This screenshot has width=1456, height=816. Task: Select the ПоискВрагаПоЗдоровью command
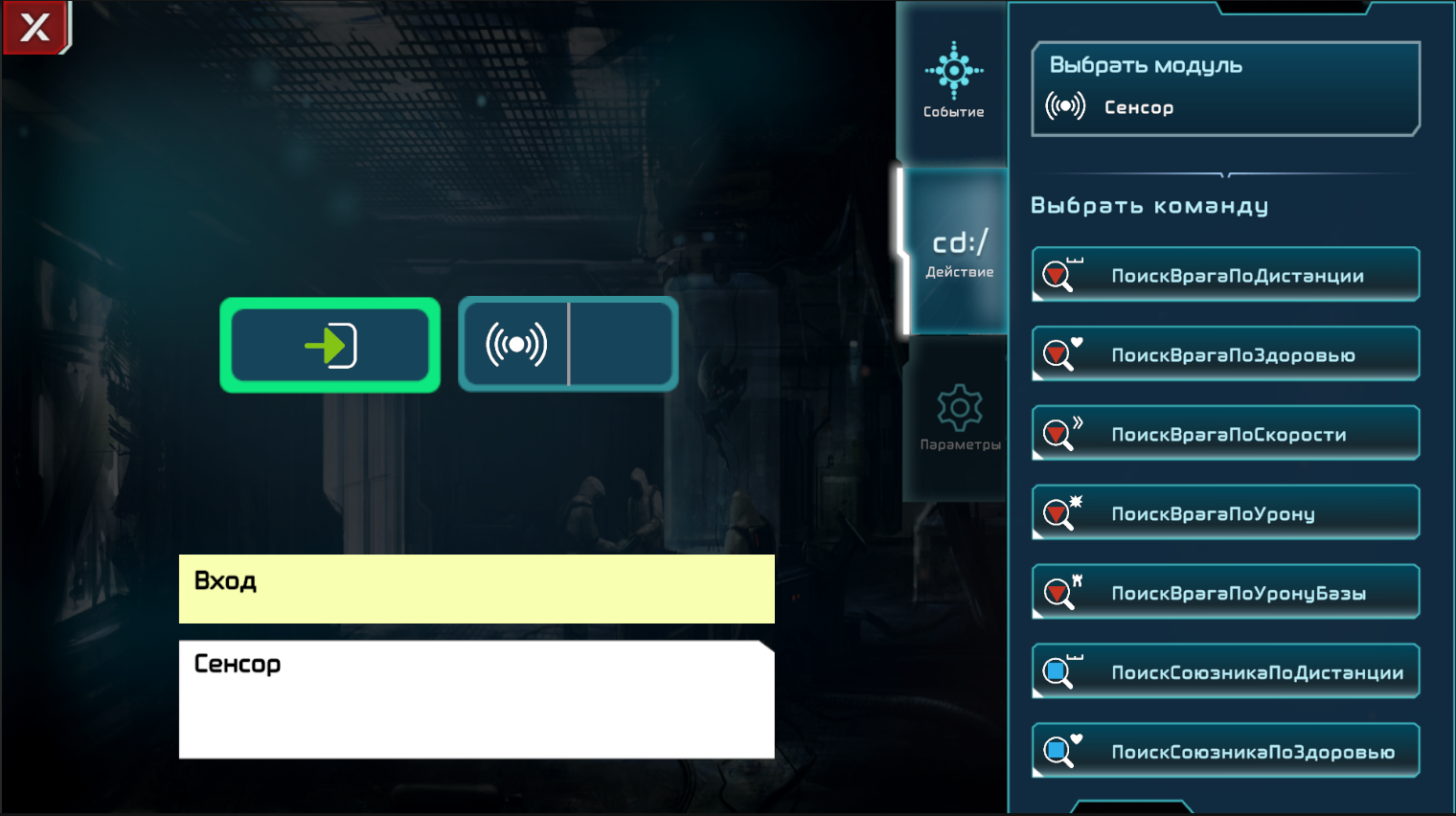point(1226,354)
